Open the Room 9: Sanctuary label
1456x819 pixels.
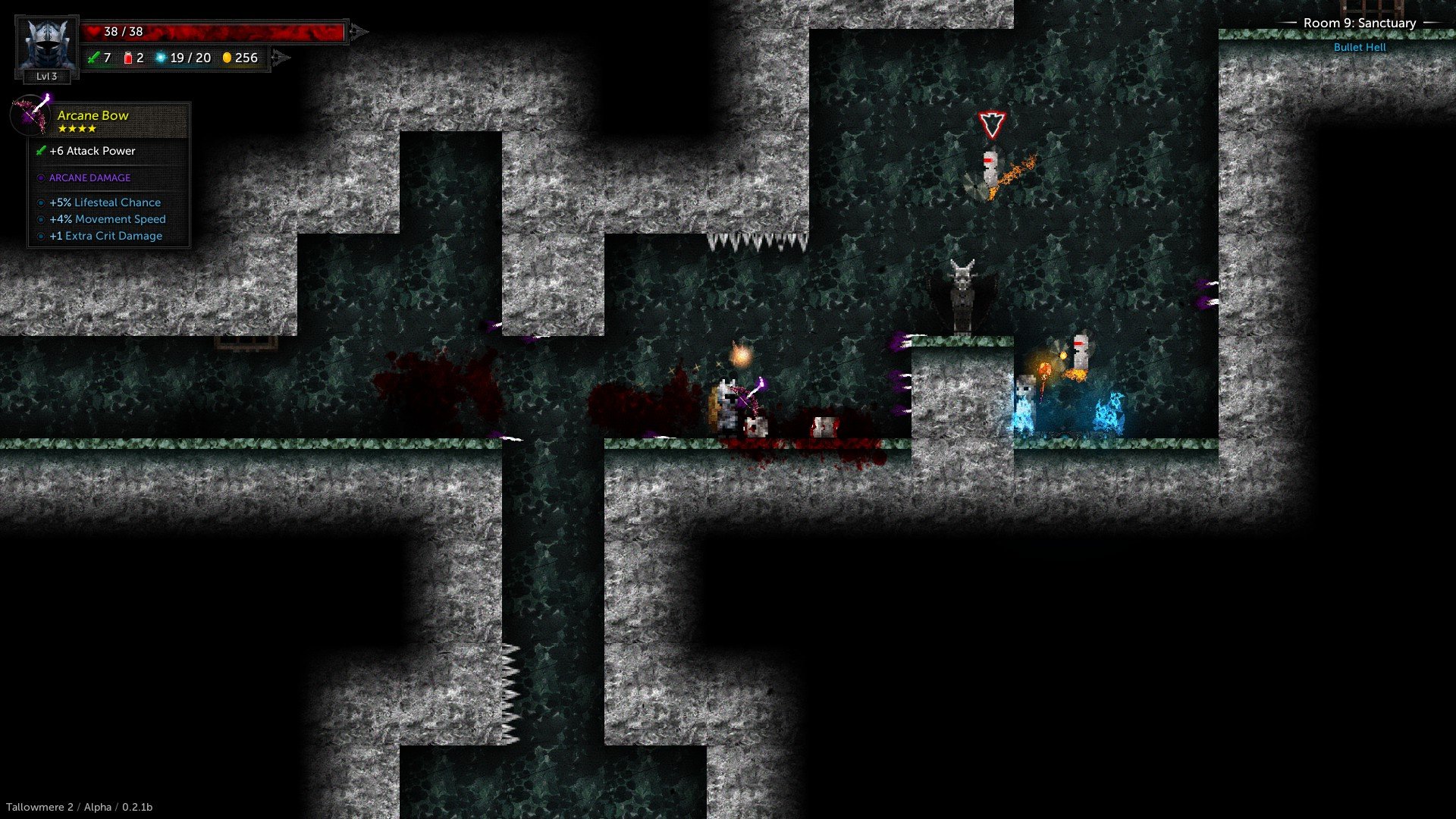tap(1359, 24)
